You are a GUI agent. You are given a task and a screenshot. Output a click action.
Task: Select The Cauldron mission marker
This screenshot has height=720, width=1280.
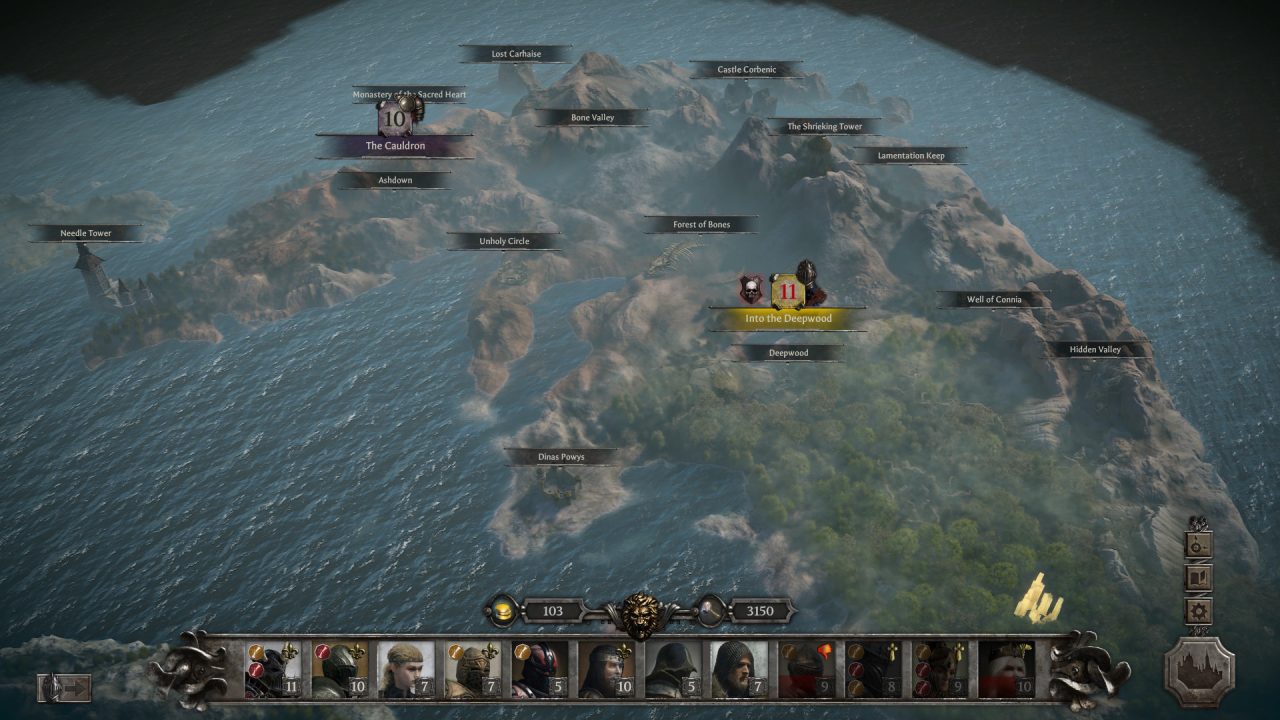click(395, 146)
